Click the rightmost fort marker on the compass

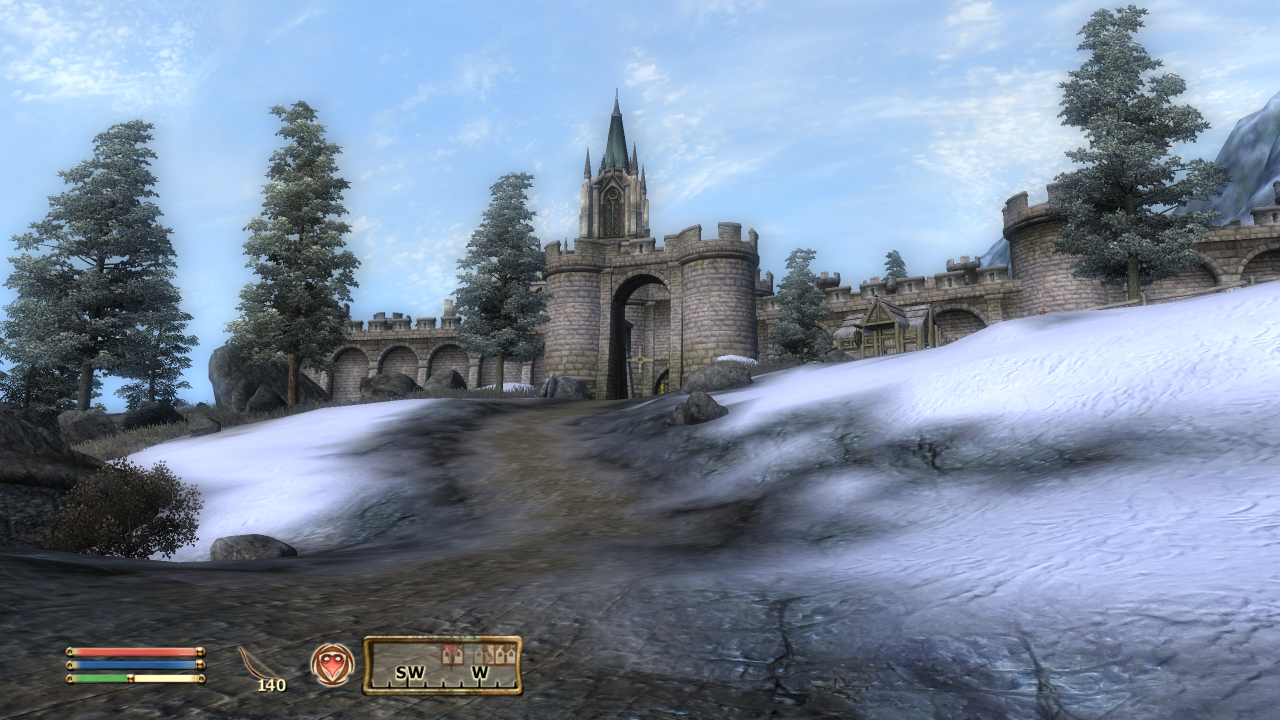(511, 652)
